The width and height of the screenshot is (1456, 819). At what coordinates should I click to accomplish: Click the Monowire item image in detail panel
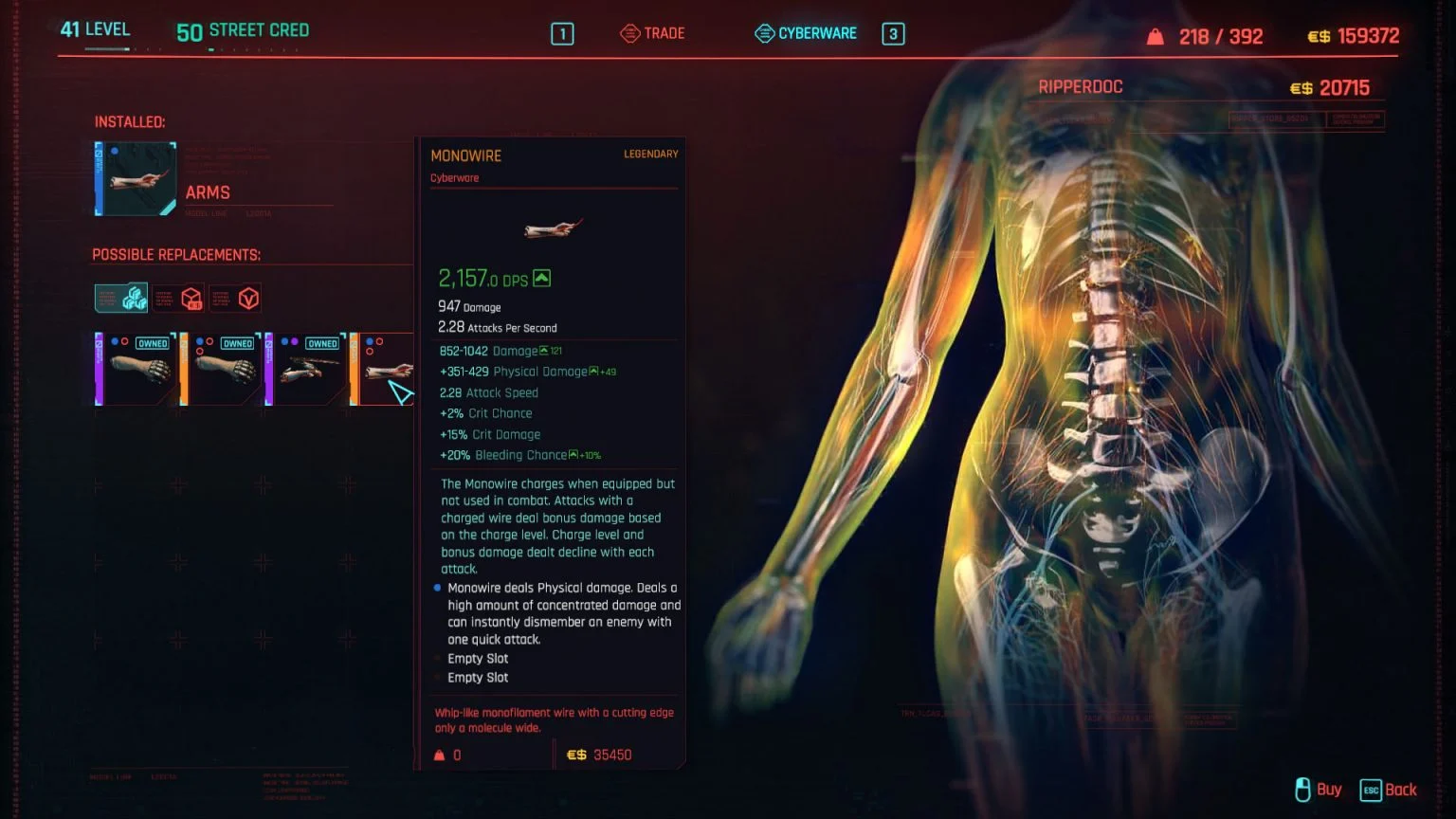(x=553, y=227)
